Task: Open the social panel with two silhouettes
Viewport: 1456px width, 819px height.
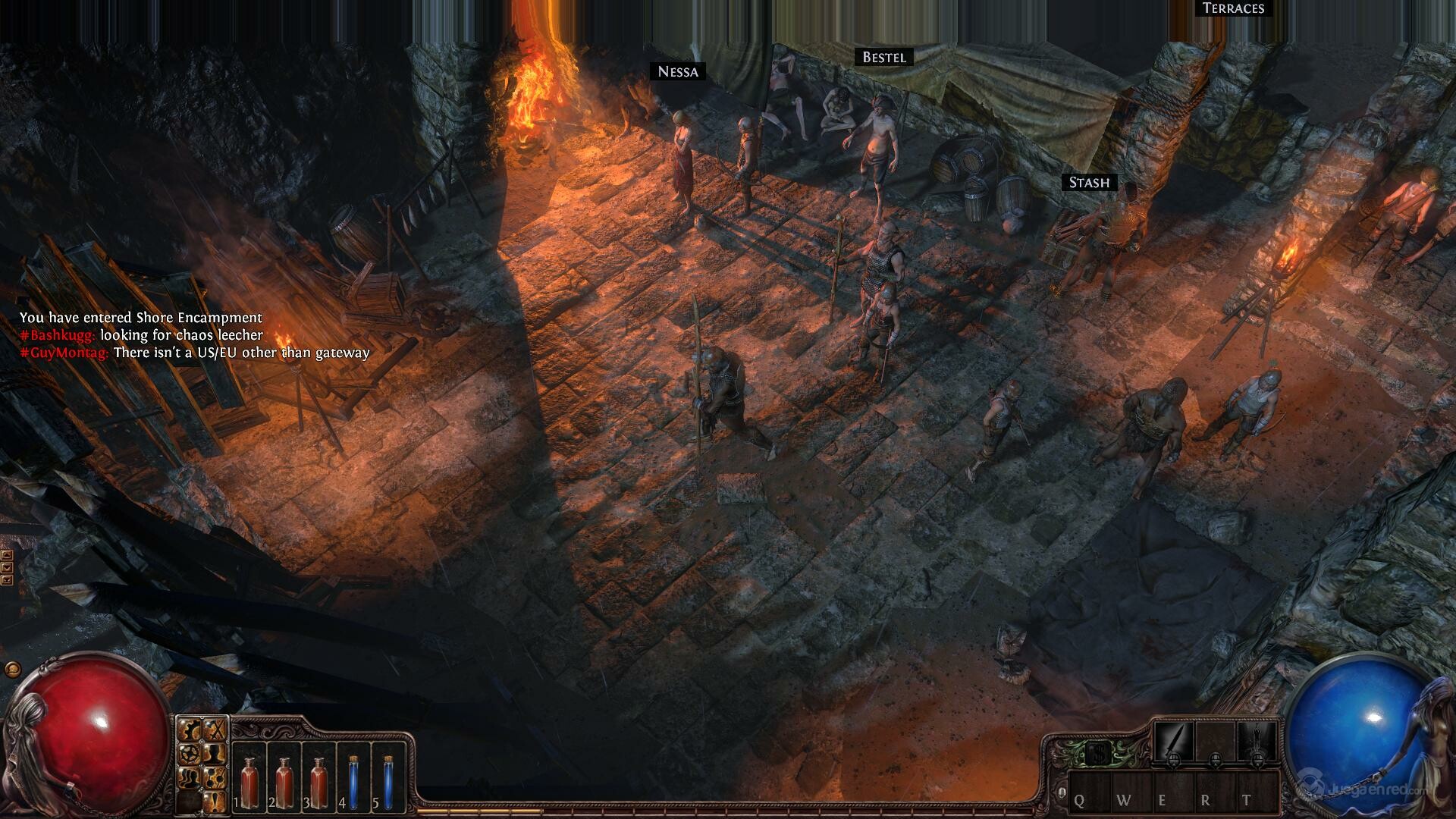Action: tap(191, 777)
